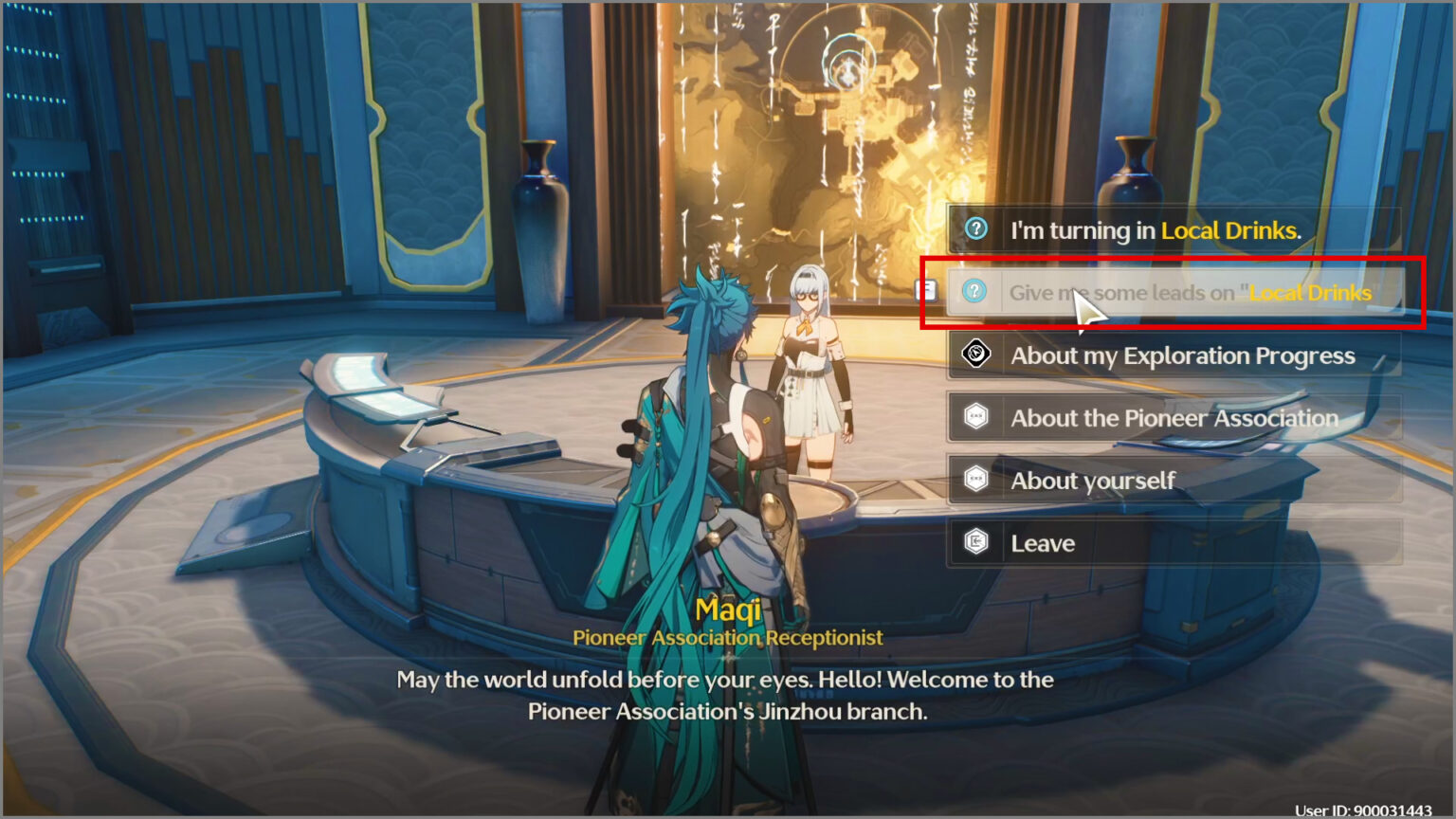Click the "Pioneer Association Receptionist" subtitle

click(728, 637)
